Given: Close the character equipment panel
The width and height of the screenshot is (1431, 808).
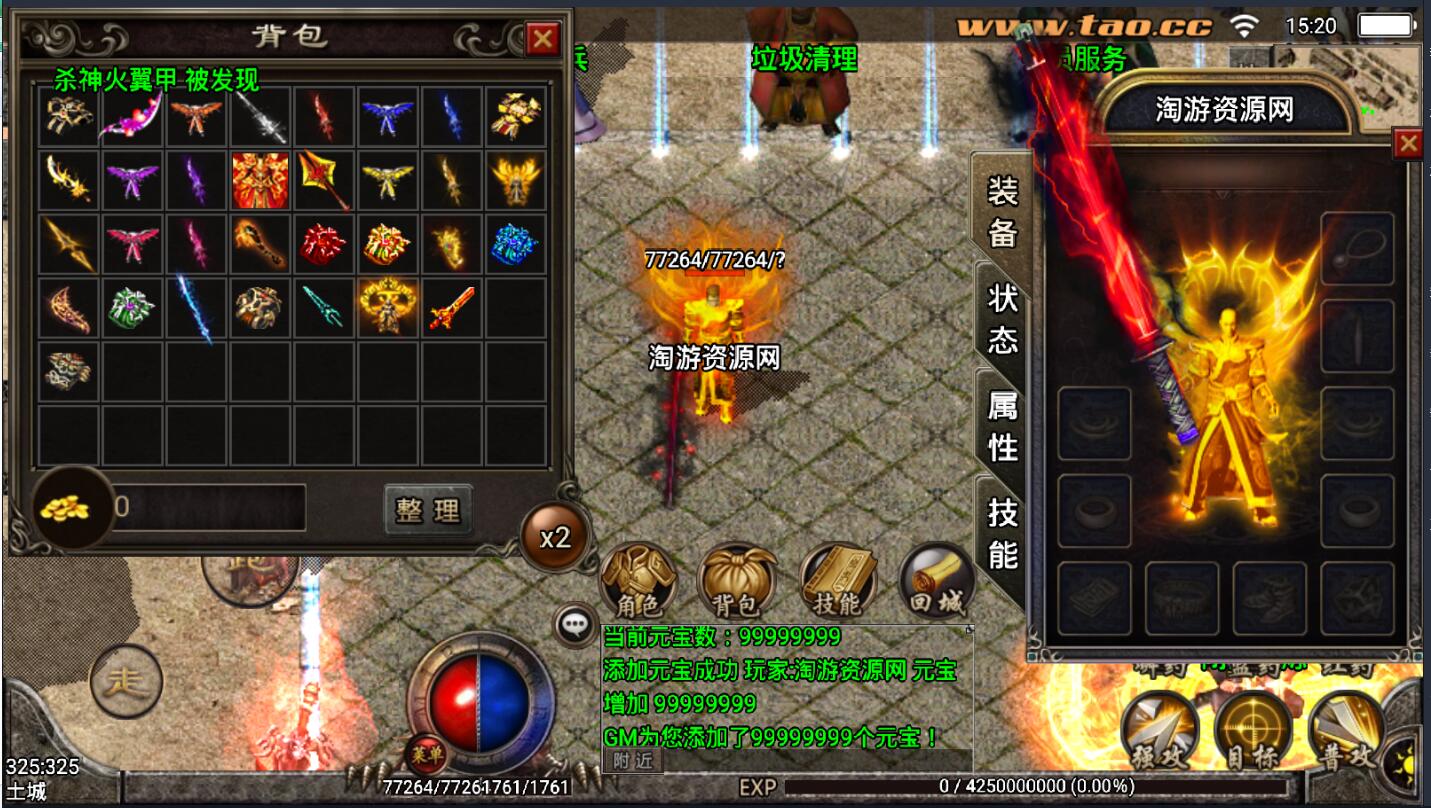Looking at the screenshot, I should pos(1408,145).
